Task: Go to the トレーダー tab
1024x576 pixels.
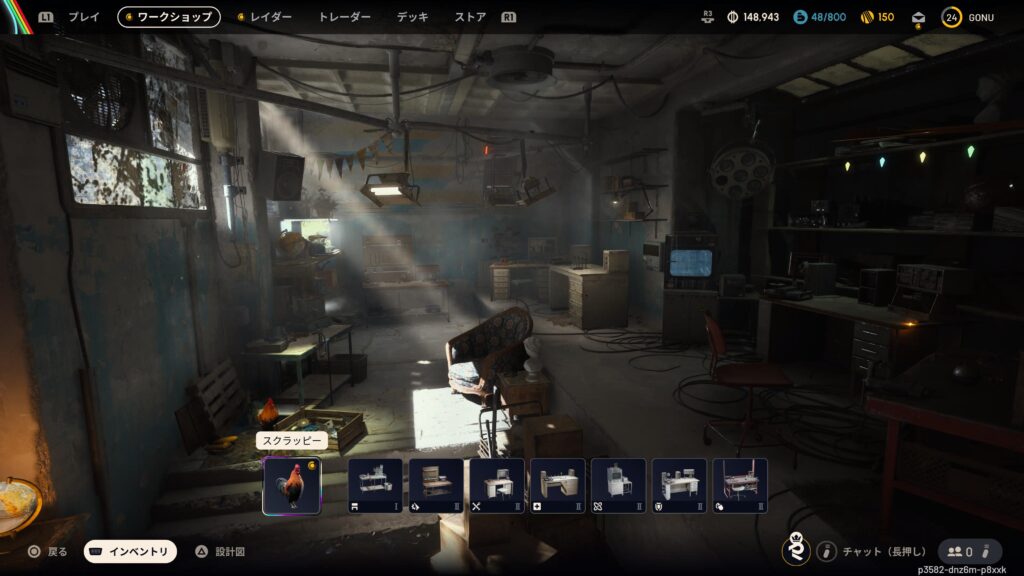Action: pos(344,17)
